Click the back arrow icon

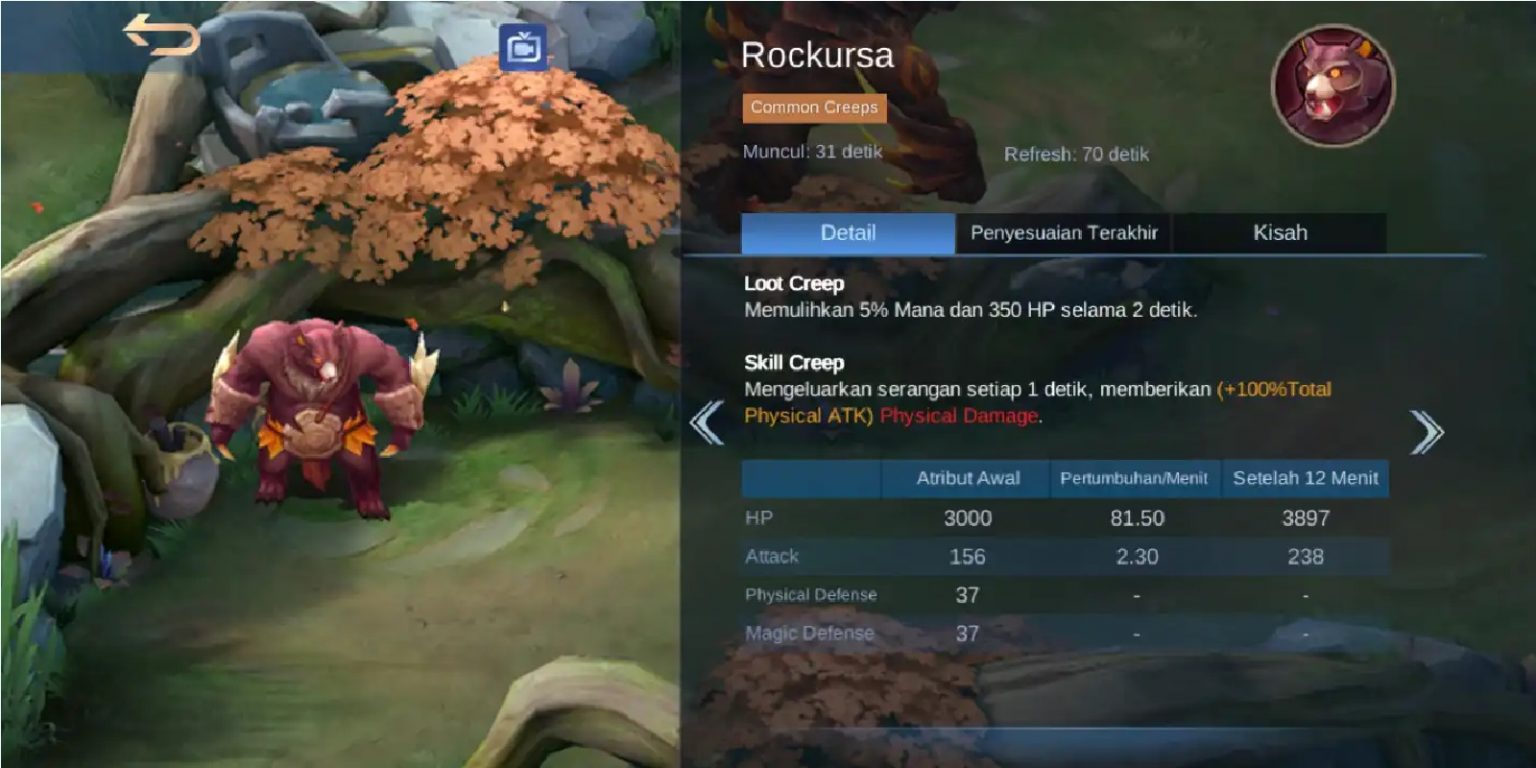pyautogui.click(x=164, y=33)
